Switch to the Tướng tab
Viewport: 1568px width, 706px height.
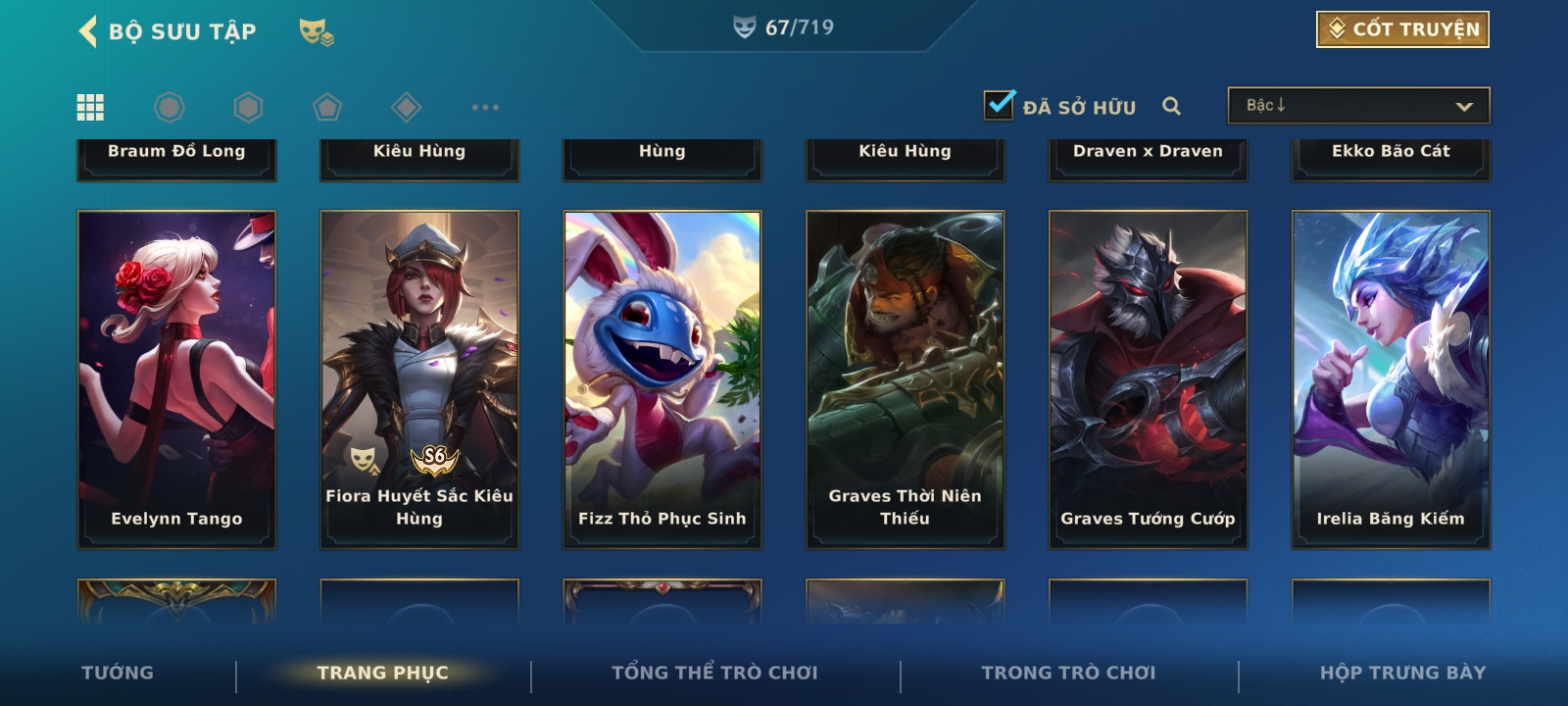118,673
